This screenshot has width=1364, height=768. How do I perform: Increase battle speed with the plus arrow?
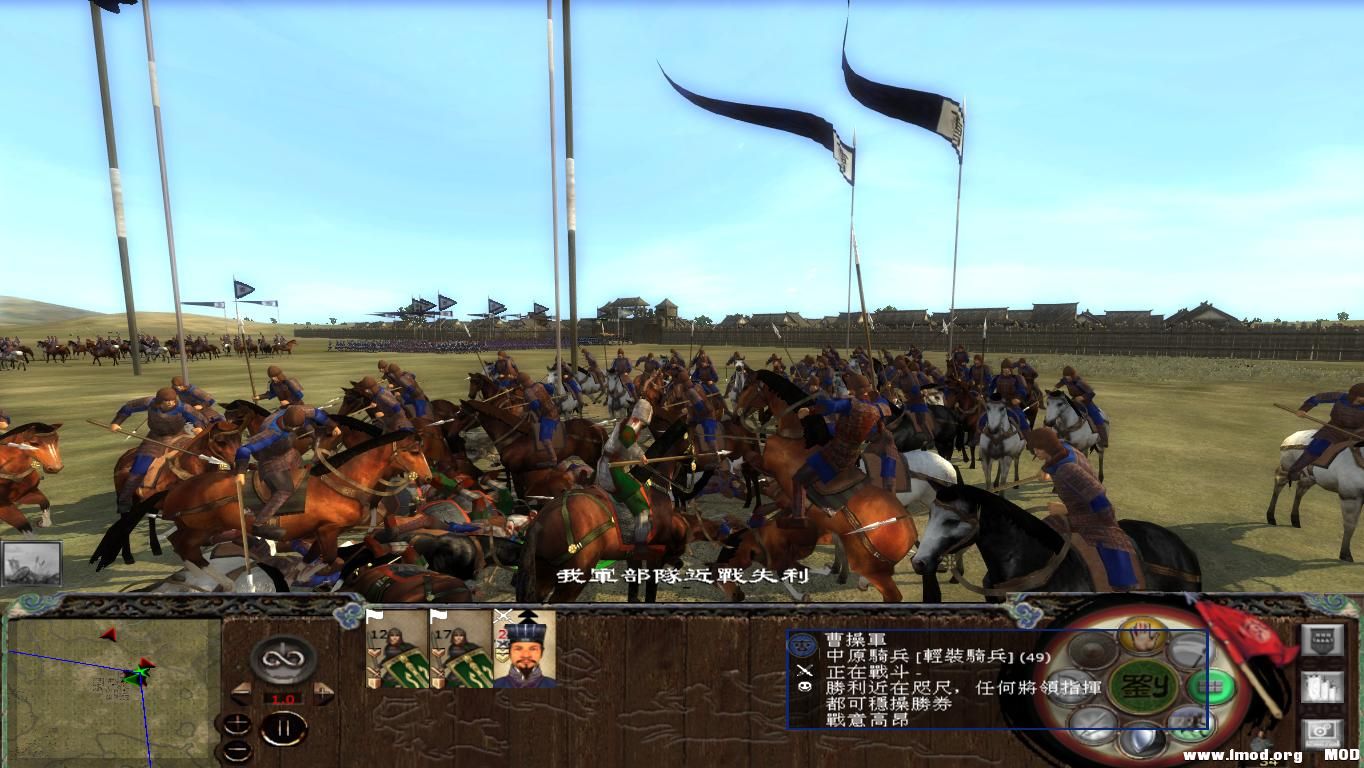[323, 694]
